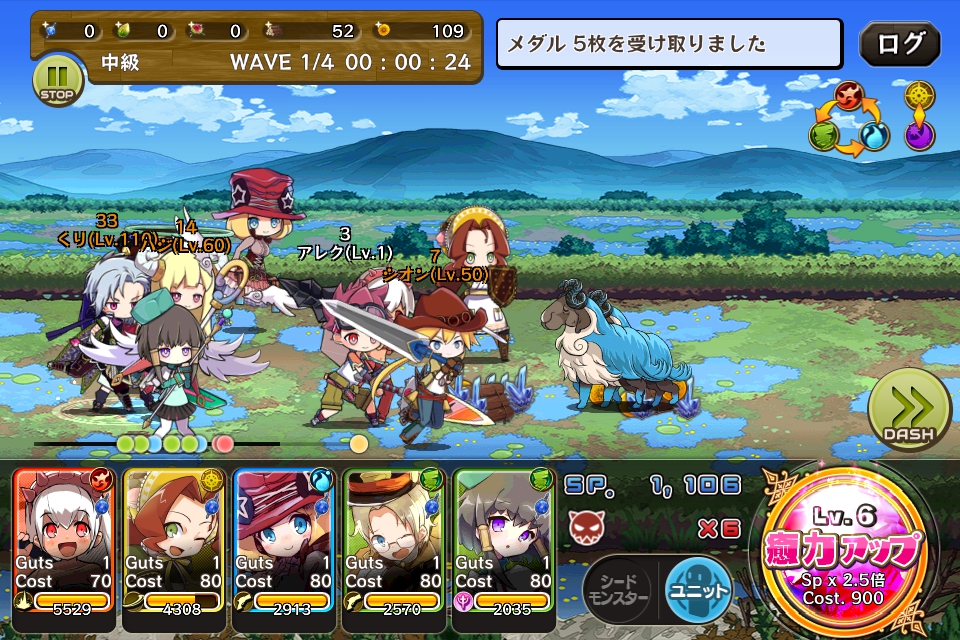Screen dimensions: 960x640
Task: Deploy the red-haired green-eyed unit card
Action: pyautogui.click(x=174, y=539)
